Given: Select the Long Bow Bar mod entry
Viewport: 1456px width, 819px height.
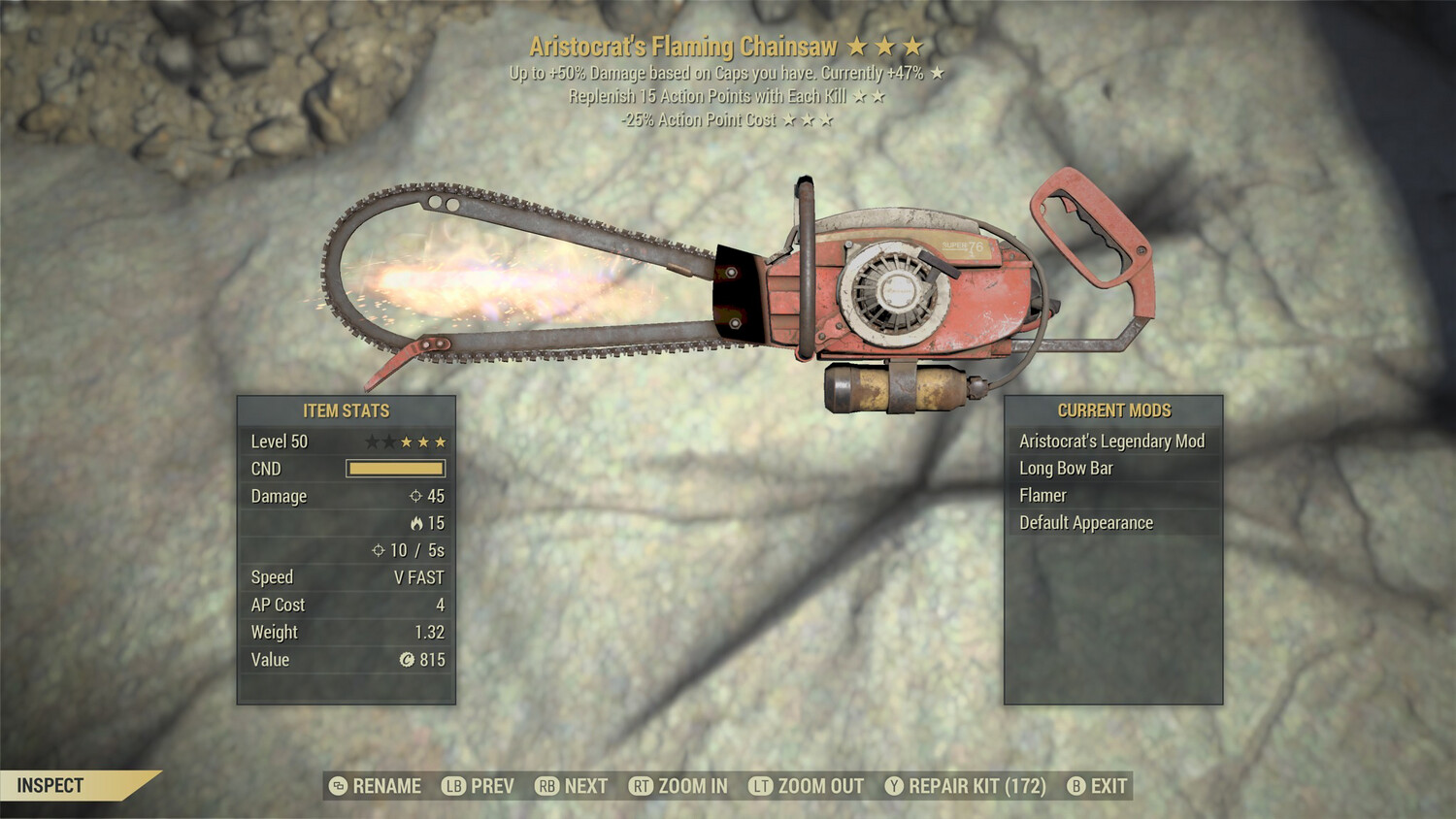Looking at the screenshot, I should click(1066, 469).
